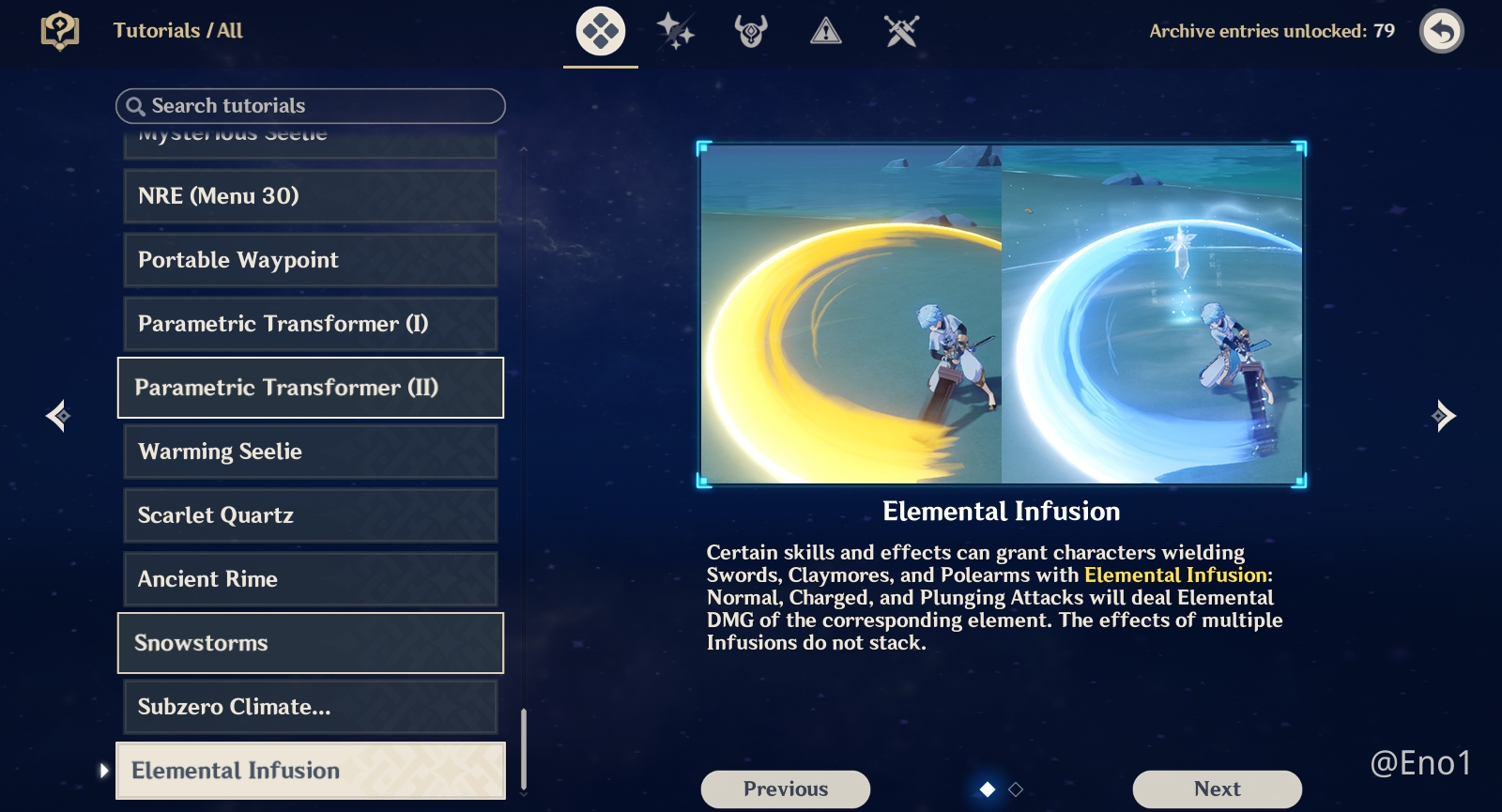Click the search magnifier icon
Image resolution: width=1502 pixels, height=812 pixels.
(x=134, y=106)
